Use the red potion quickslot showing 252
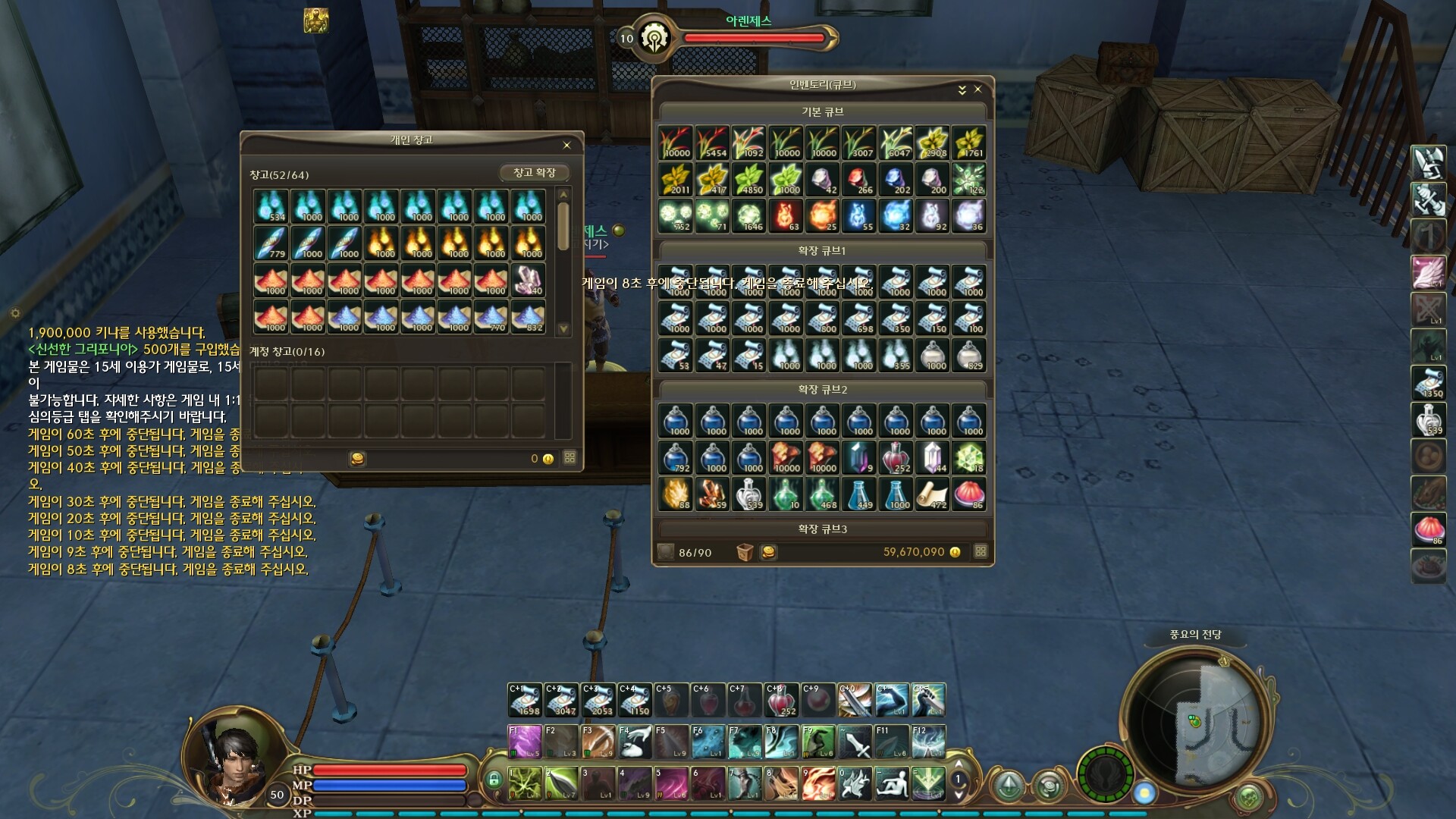The width and height of the screenshot is (1456, 819). [781, 700]
